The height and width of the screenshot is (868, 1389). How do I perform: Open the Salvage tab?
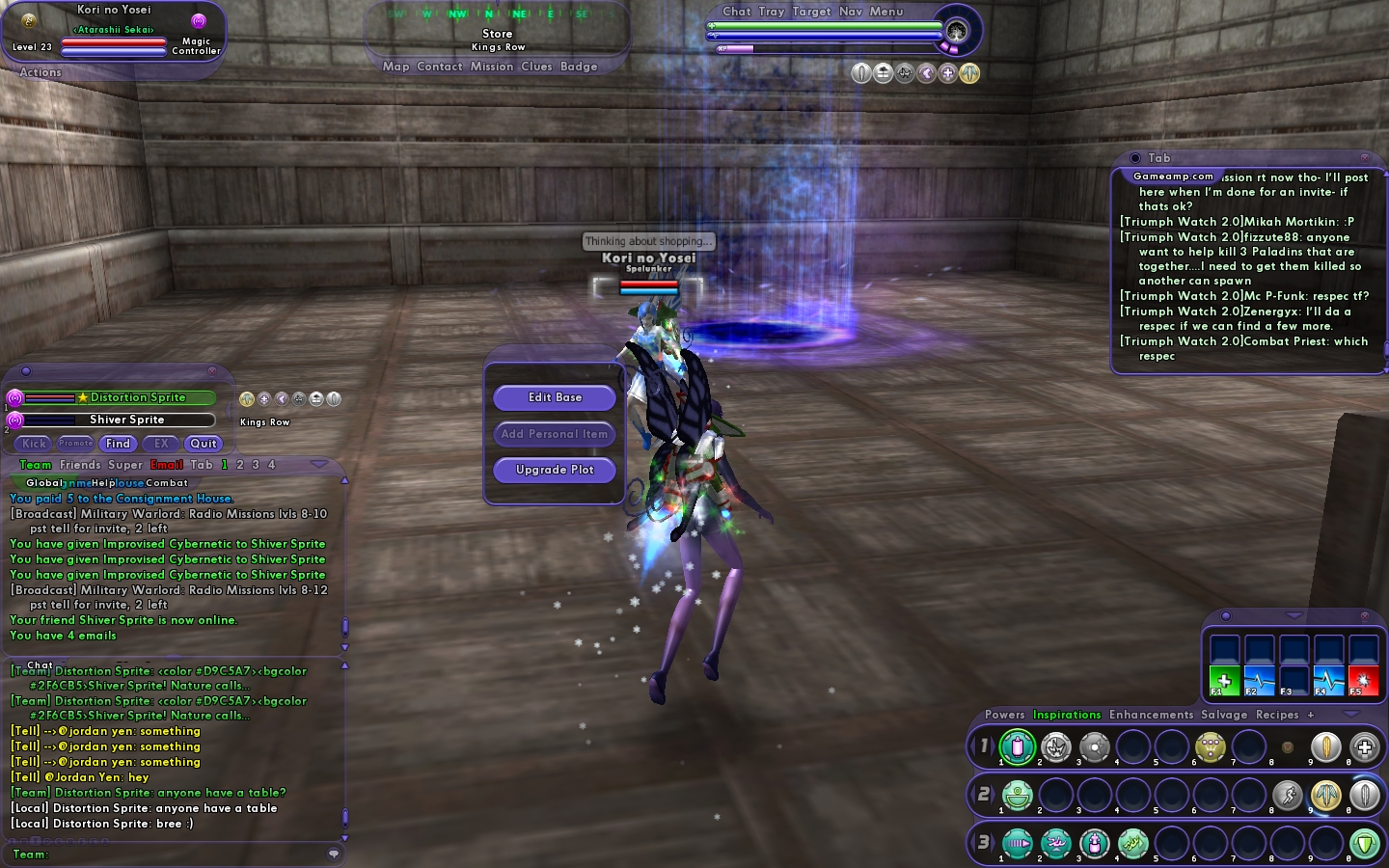coord(1224,715)
